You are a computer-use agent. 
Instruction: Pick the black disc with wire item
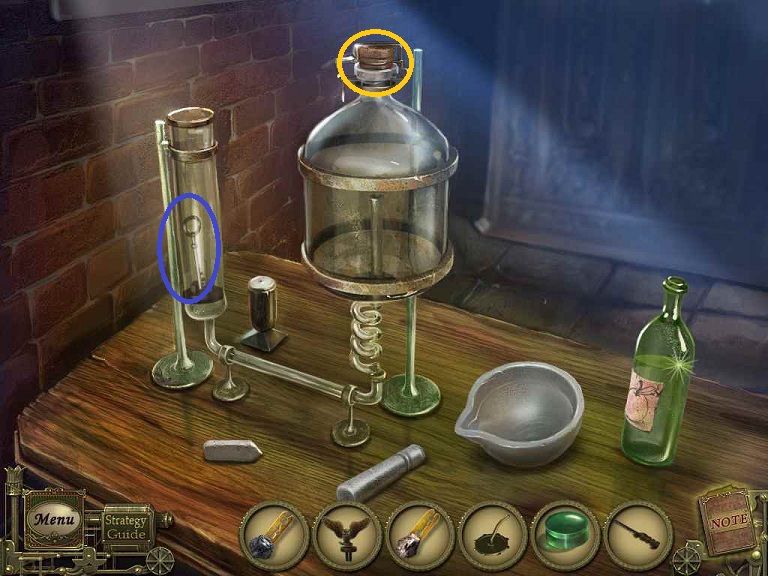click(x=493, y=535)
